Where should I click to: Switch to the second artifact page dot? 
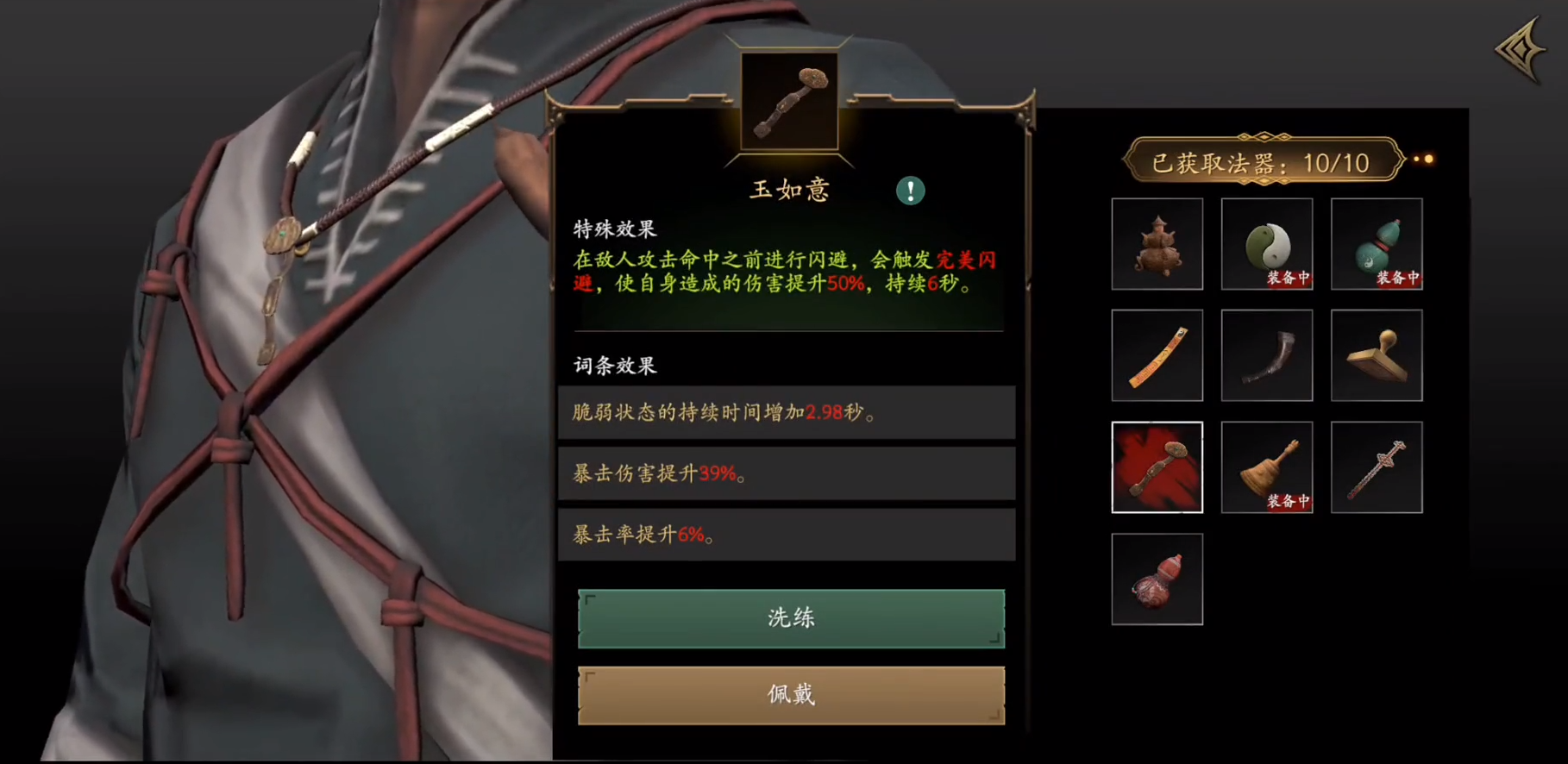(x=1431, y=160)
